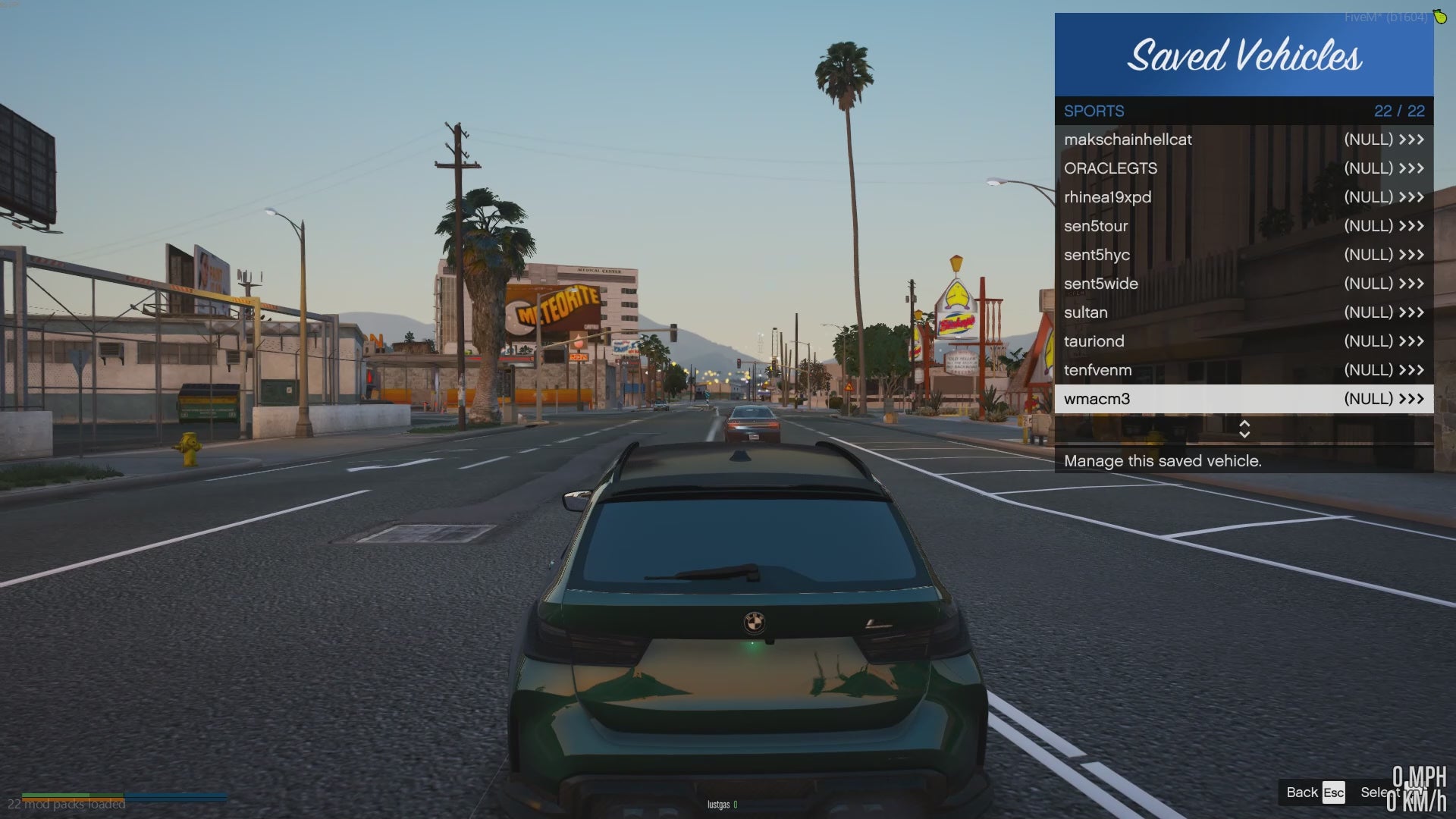Click the Back button
Viewport: 1456px width, 819px height.
click(1314, 792)
